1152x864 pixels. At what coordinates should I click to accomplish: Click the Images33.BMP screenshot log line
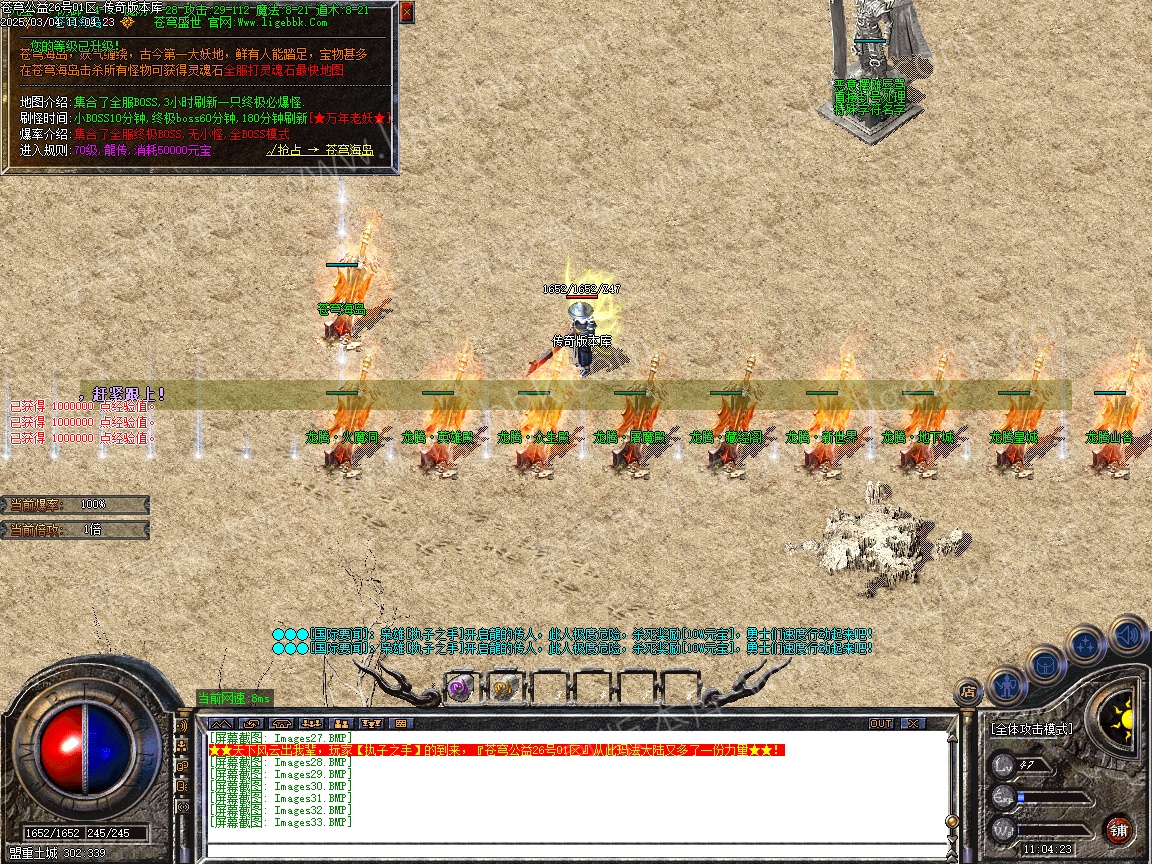tap(282, 822)
